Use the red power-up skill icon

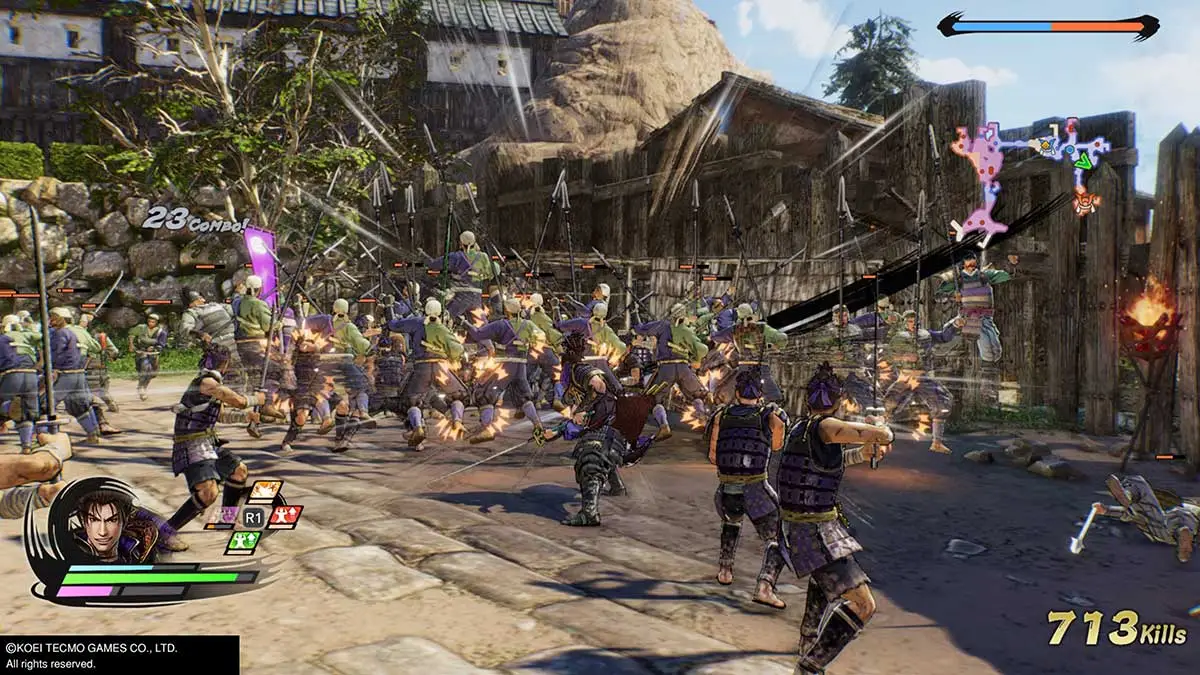click(x=286, y=516)
